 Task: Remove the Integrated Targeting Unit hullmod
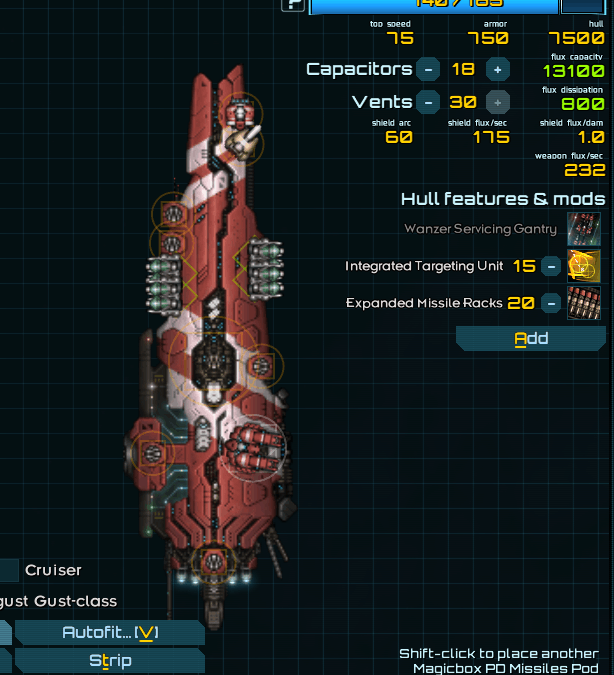click(551, 266)
